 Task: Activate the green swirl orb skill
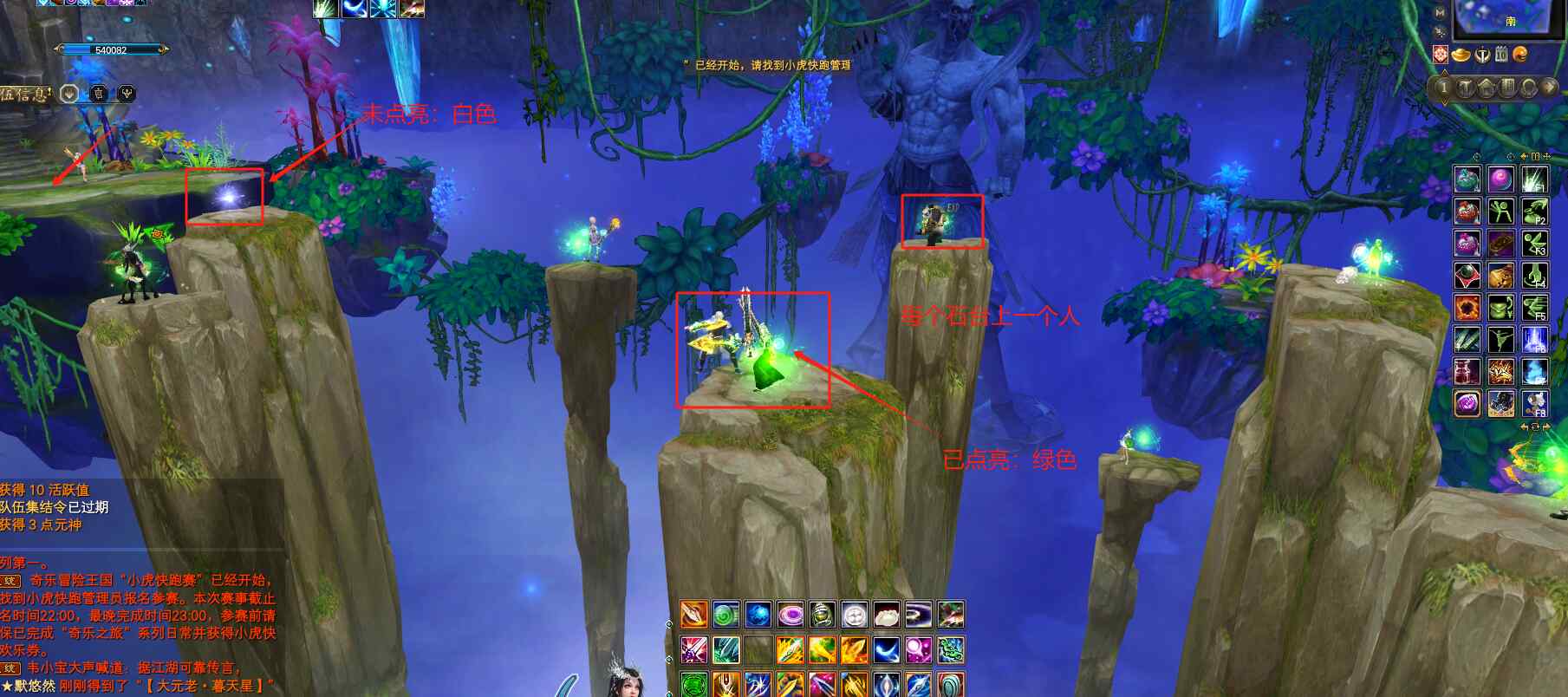[725, 616]
